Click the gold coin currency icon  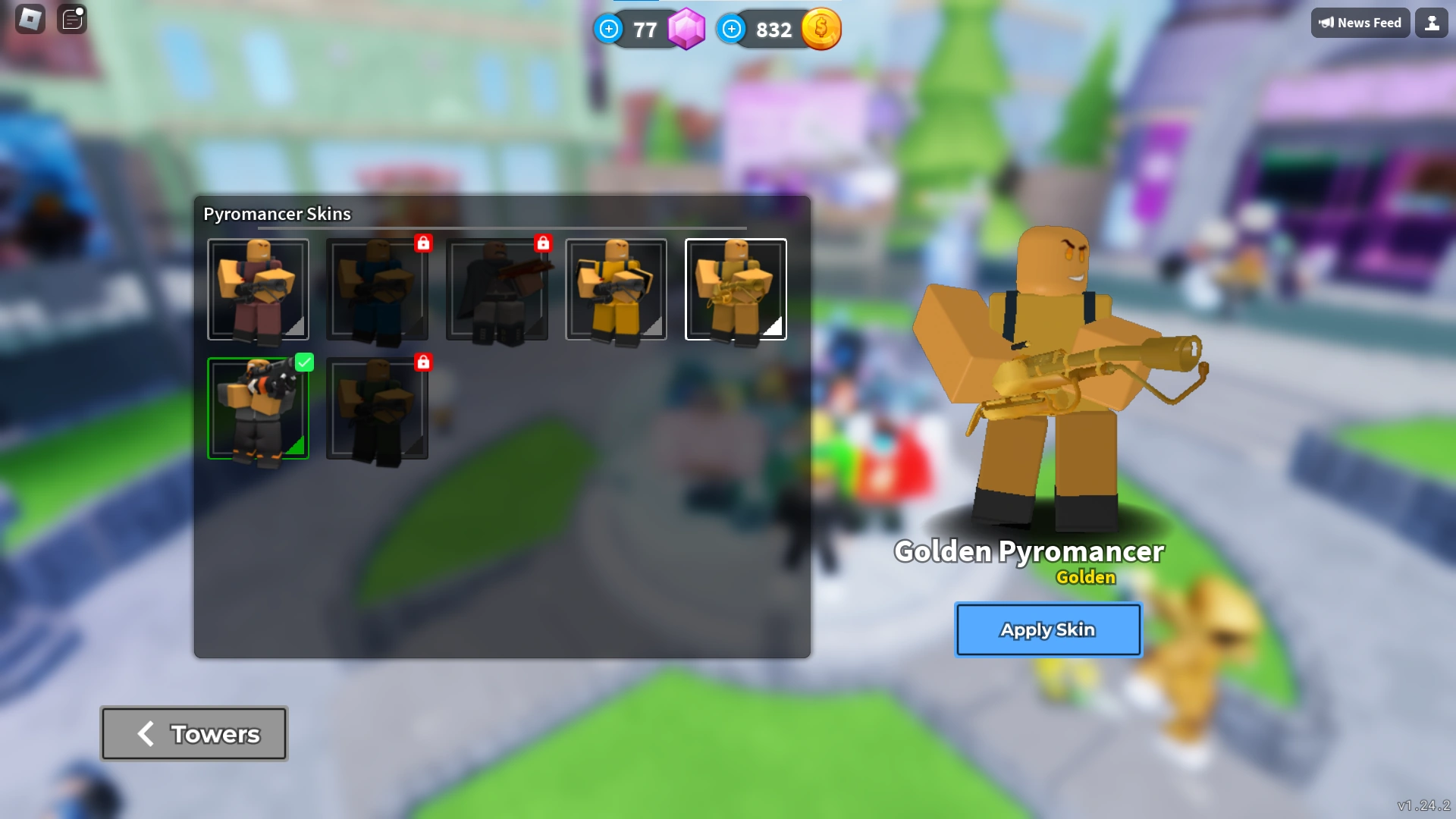tap(821, 29)
